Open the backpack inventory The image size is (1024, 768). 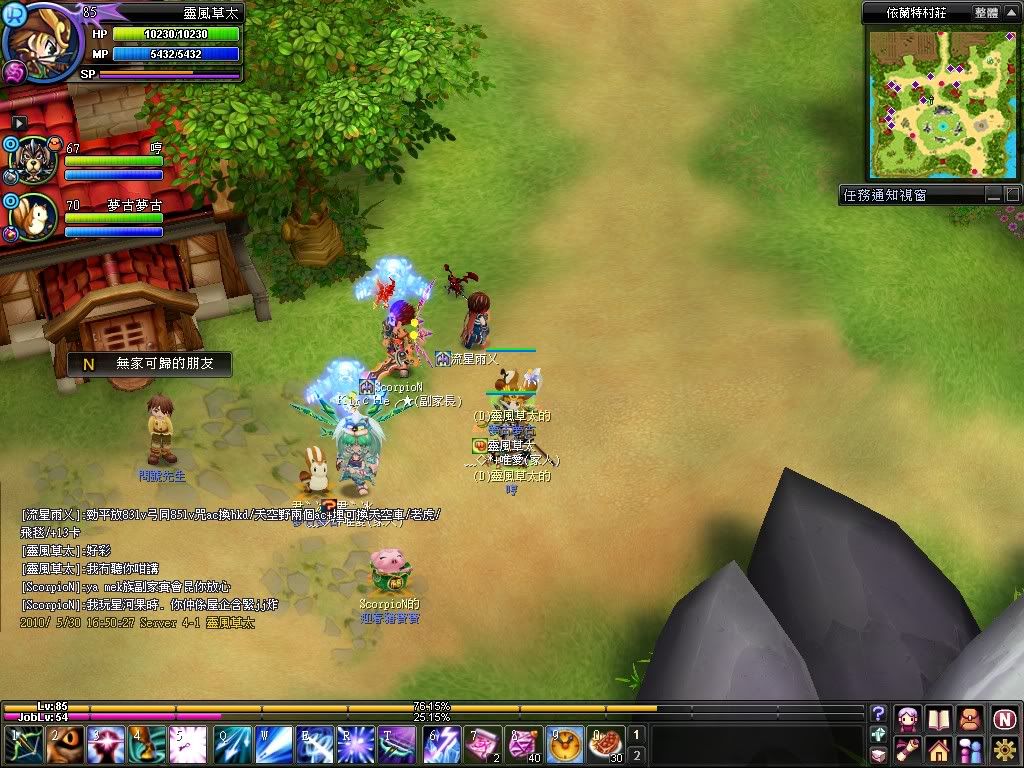(970, 719)
